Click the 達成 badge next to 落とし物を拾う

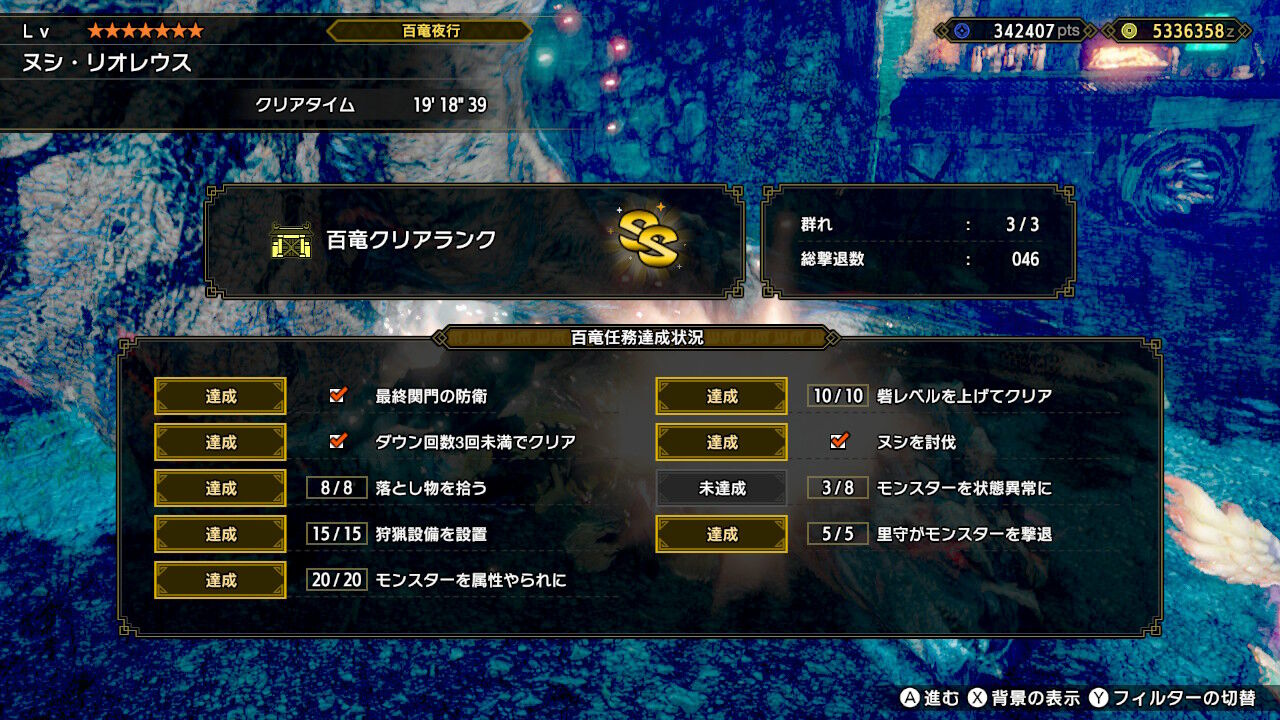pos(219,487)
